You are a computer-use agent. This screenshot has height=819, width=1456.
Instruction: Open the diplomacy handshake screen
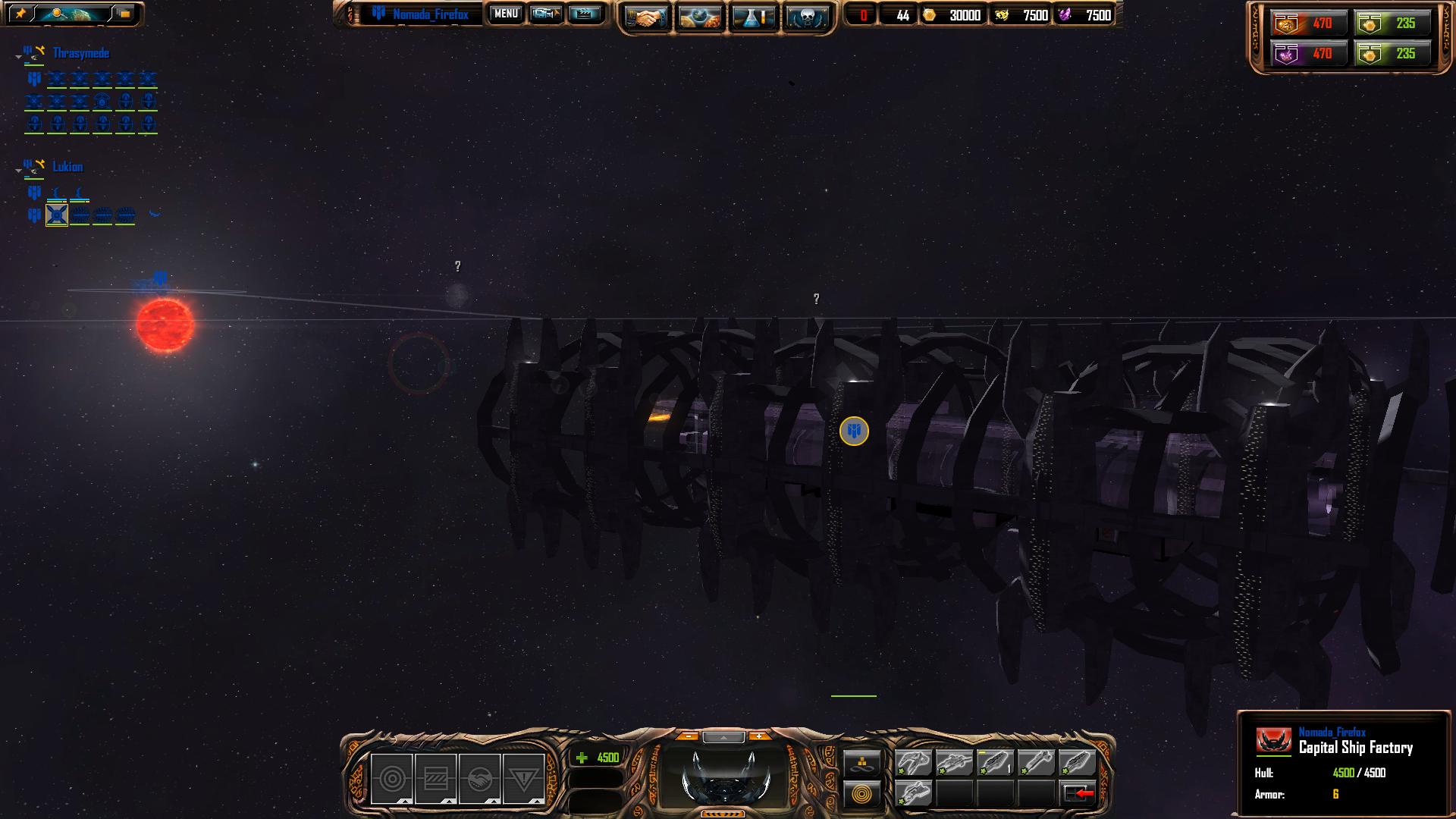645,17
